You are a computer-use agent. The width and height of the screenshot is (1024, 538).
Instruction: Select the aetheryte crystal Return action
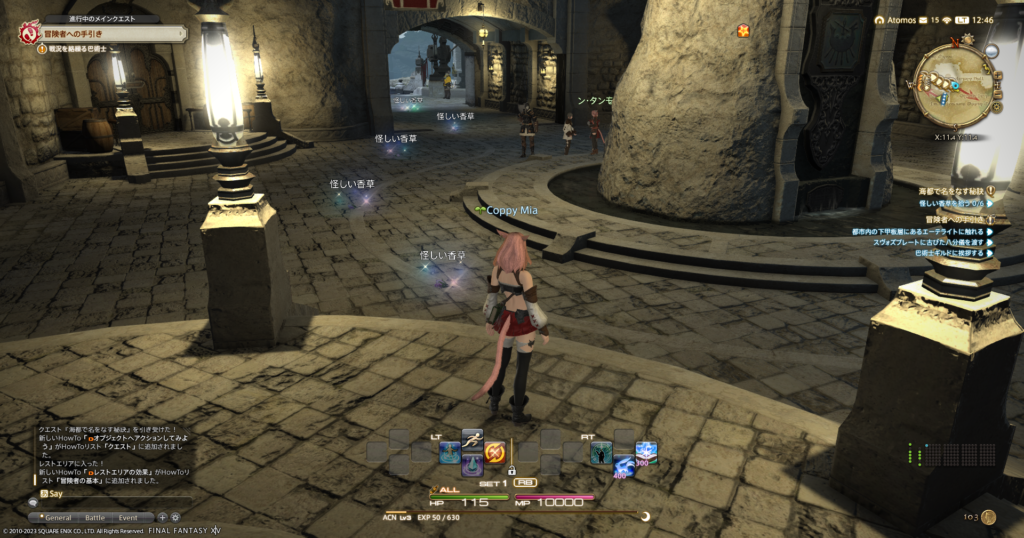point(472,465)
